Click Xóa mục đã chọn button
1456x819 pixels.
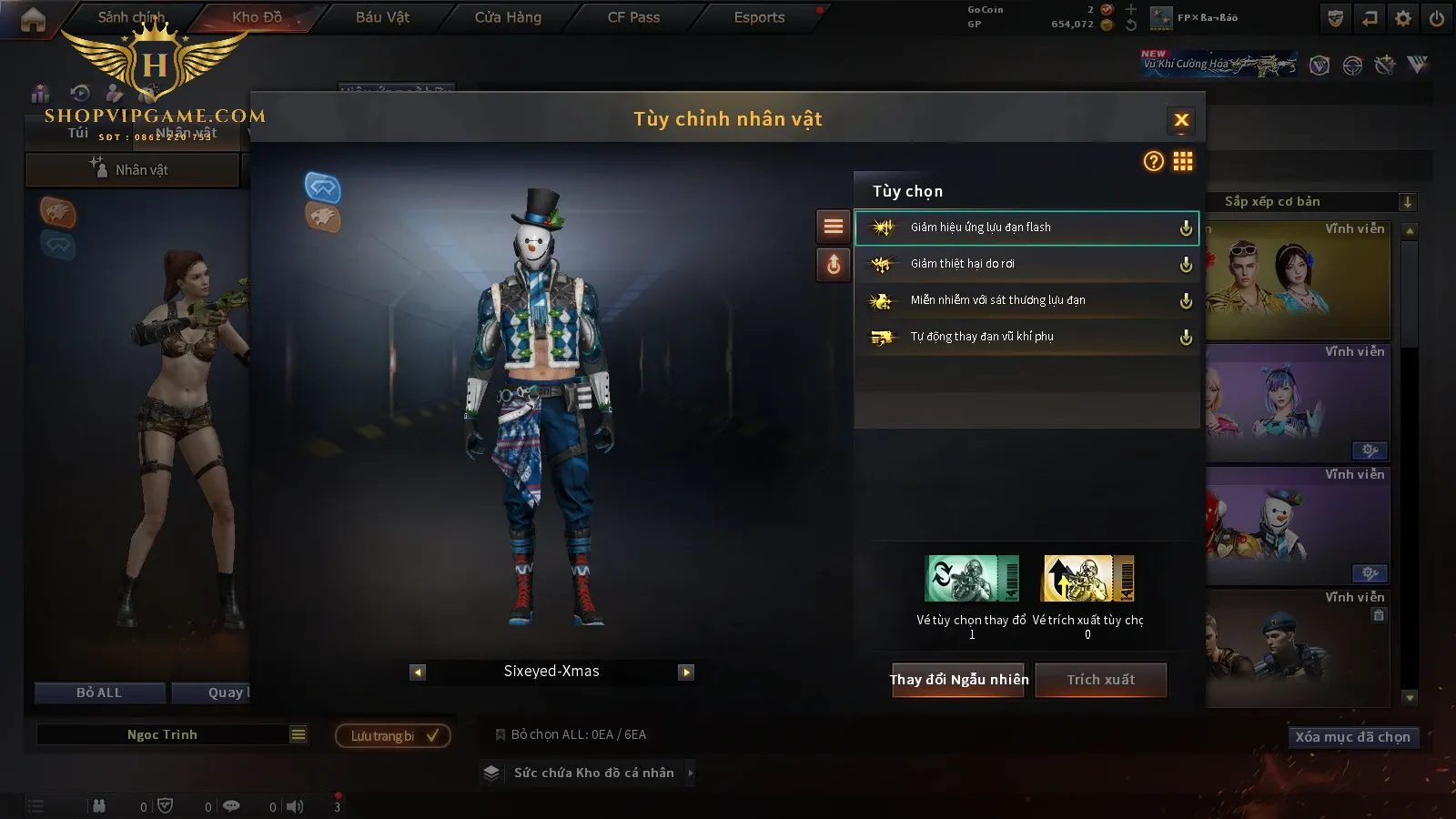(1352, 737)
